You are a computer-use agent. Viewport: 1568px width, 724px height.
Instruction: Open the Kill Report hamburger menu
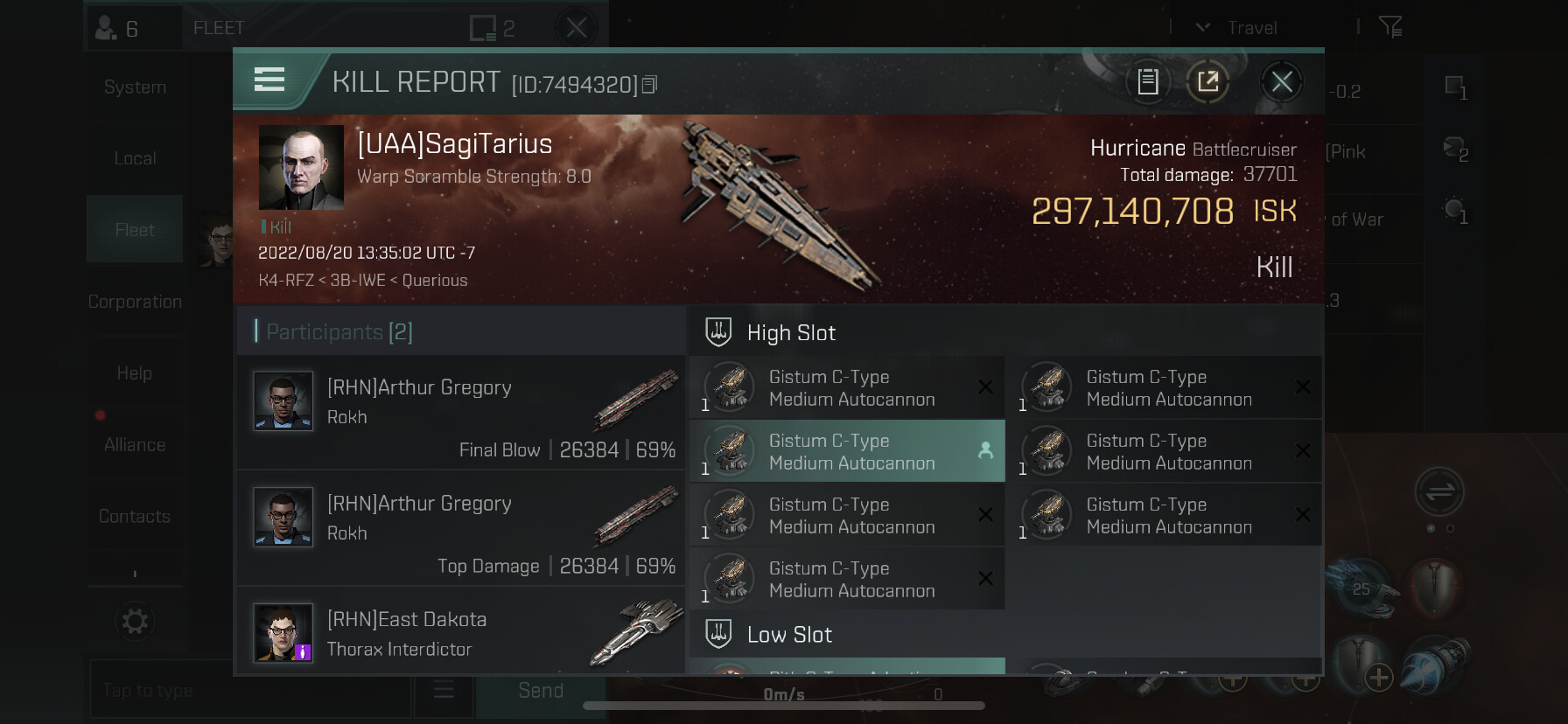(x=269, y=80)
